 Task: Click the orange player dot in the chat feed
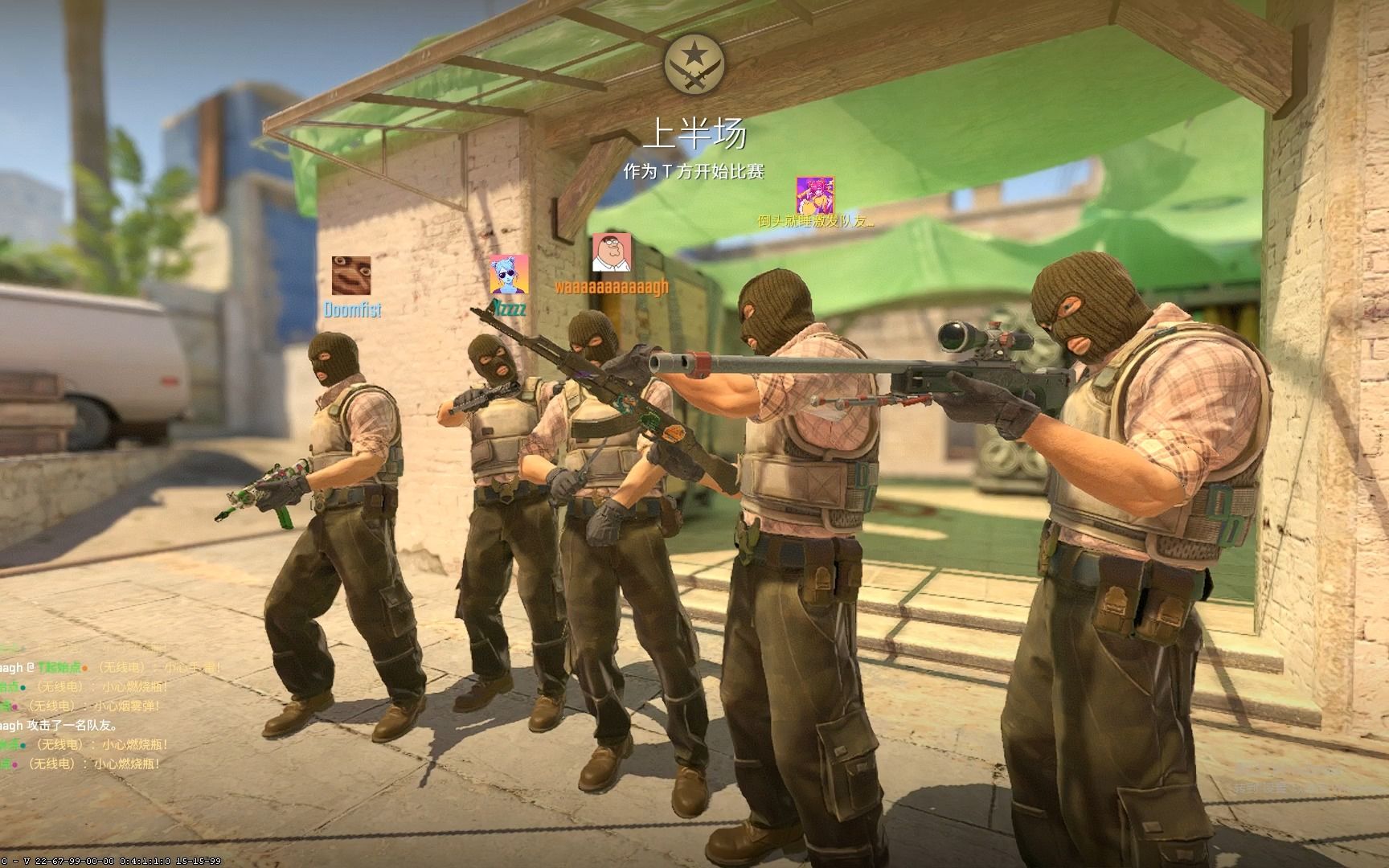(x=85, y=668)
